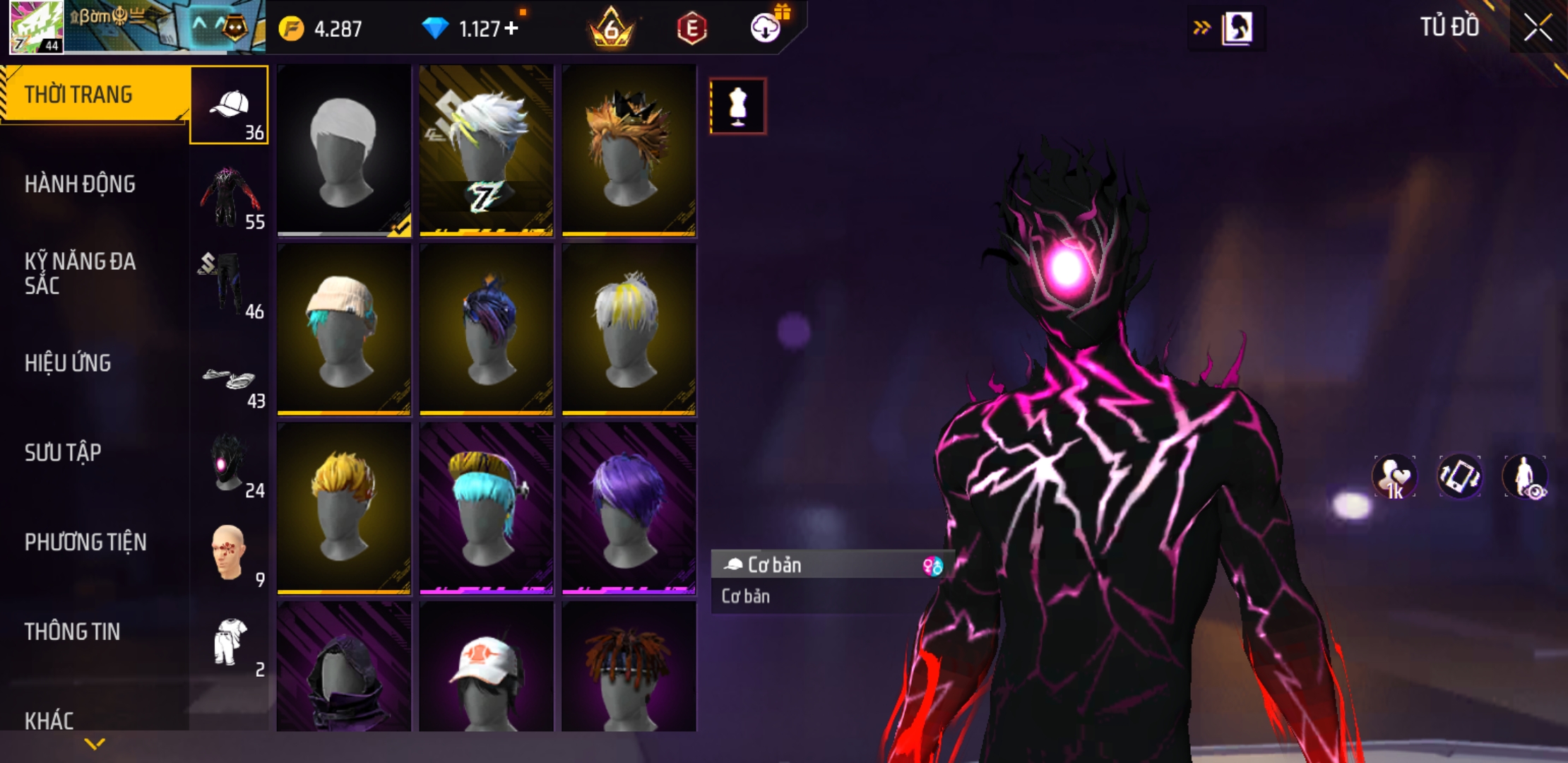Screen dimensions: 1568x763
Task: Expand the collapsed side panel with arrows
Action: point(1201,28)
